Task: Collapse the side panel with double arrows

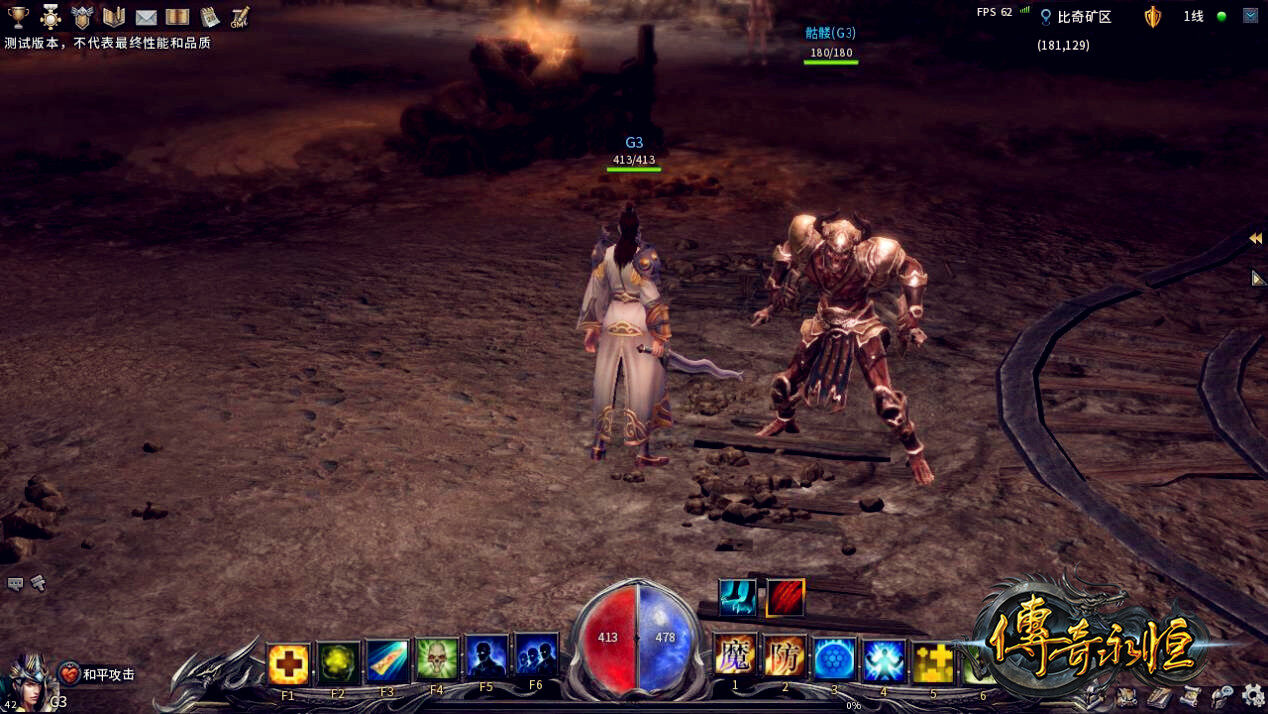Action: [1255, 239]
